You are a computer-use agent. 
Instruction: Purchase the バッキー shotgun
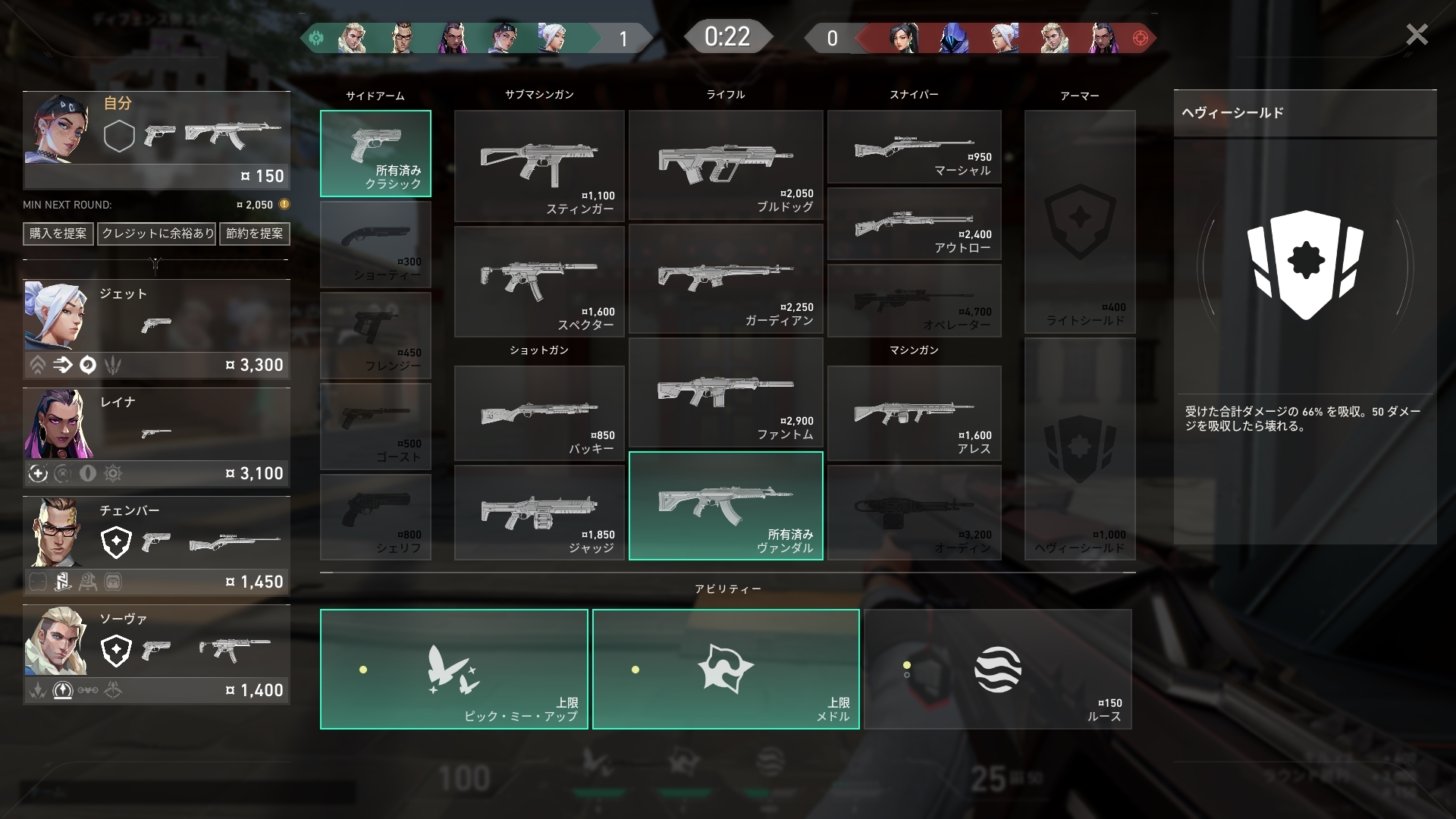coord(539,413)
